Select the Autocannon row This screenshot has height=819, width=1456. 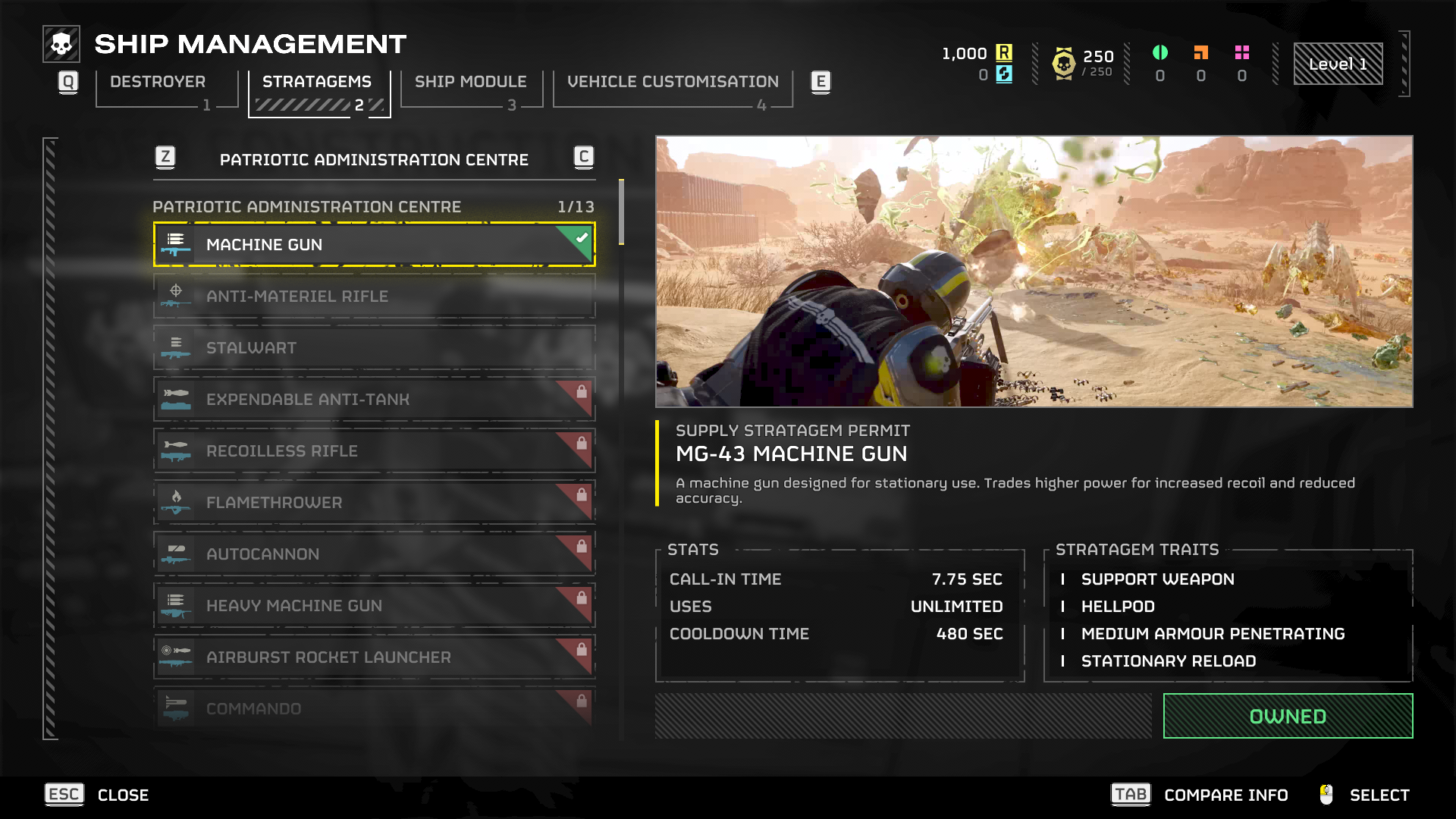374,554
